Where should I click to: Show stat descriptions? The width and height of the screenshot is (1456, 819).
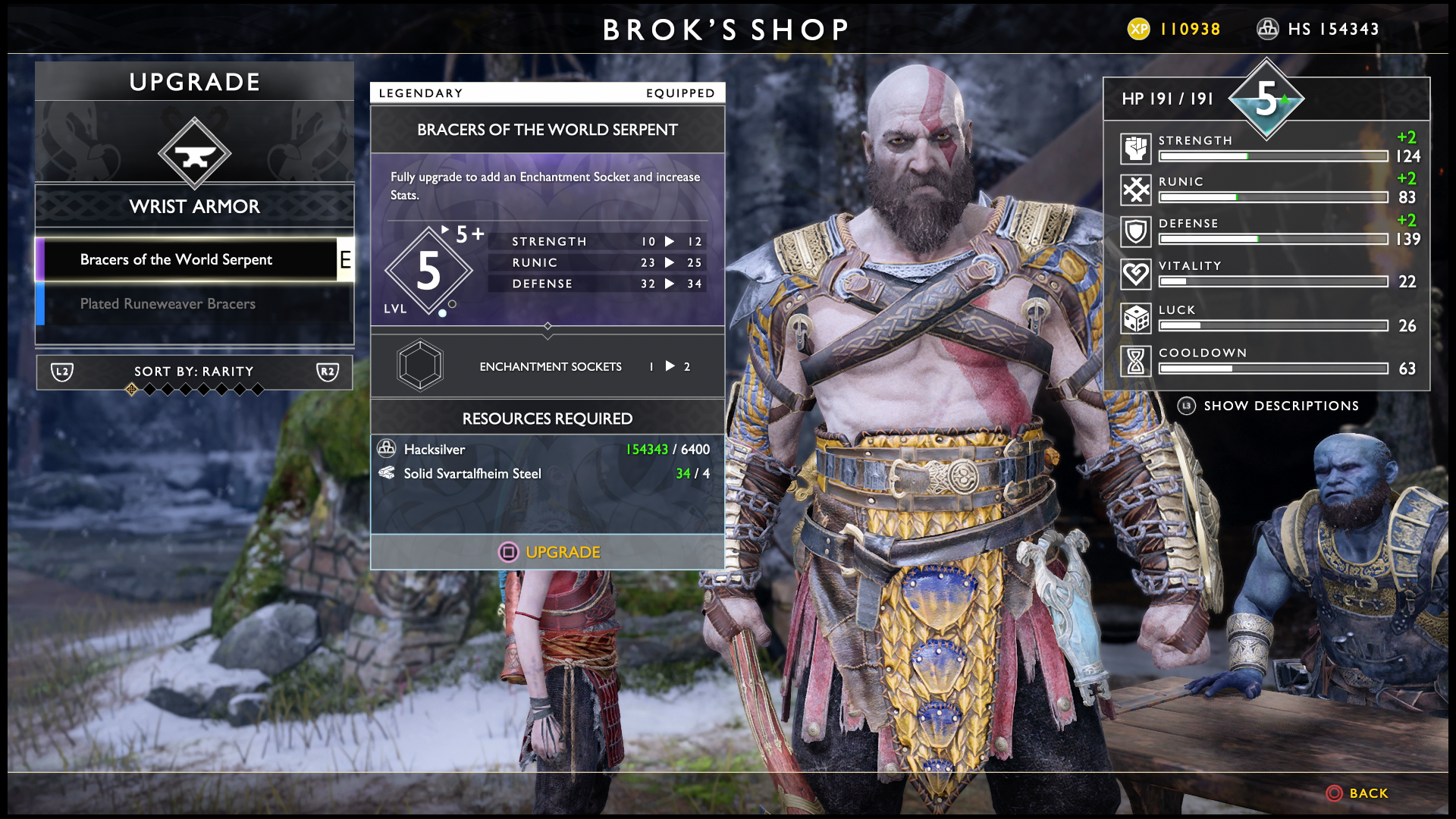click(1268, 406)
